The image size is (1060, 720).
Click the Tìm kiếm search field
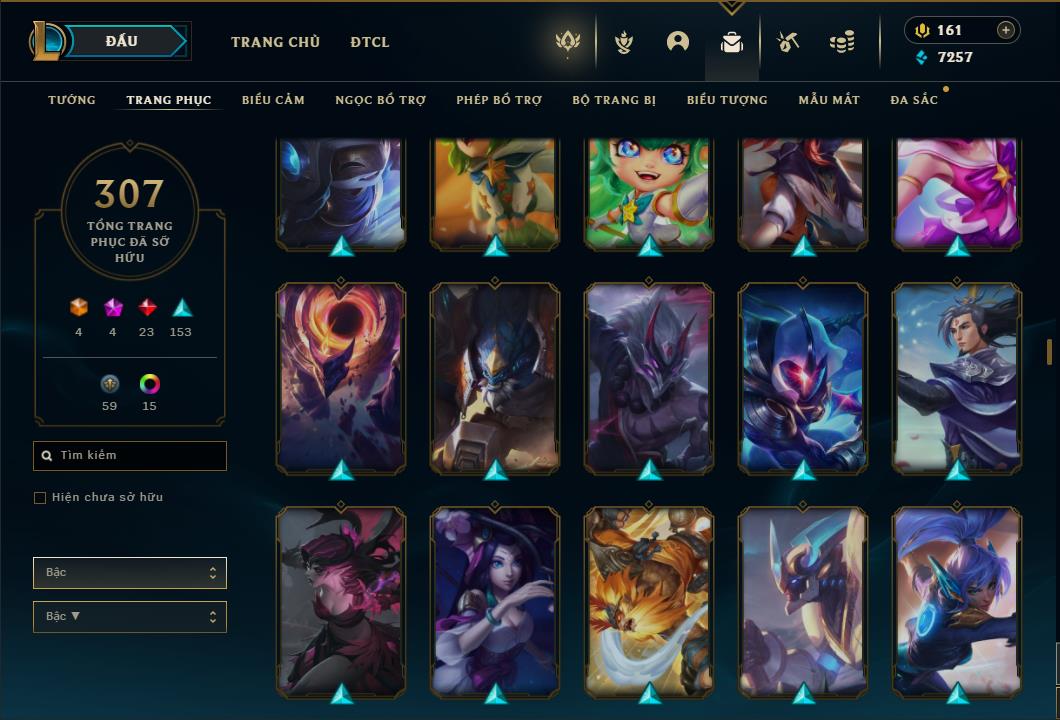[x=130, y=456]
